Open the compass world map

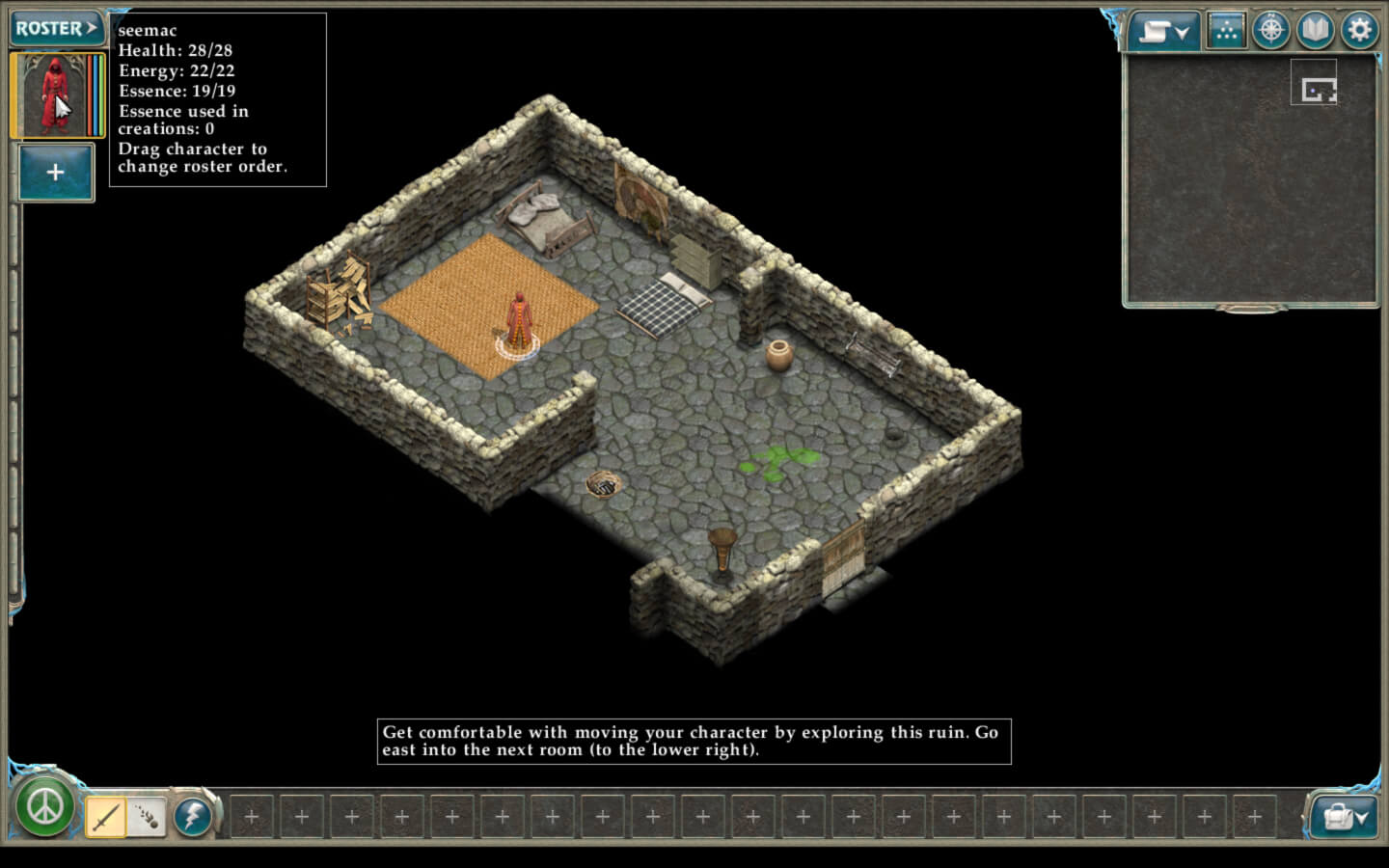pos(1270,31)
